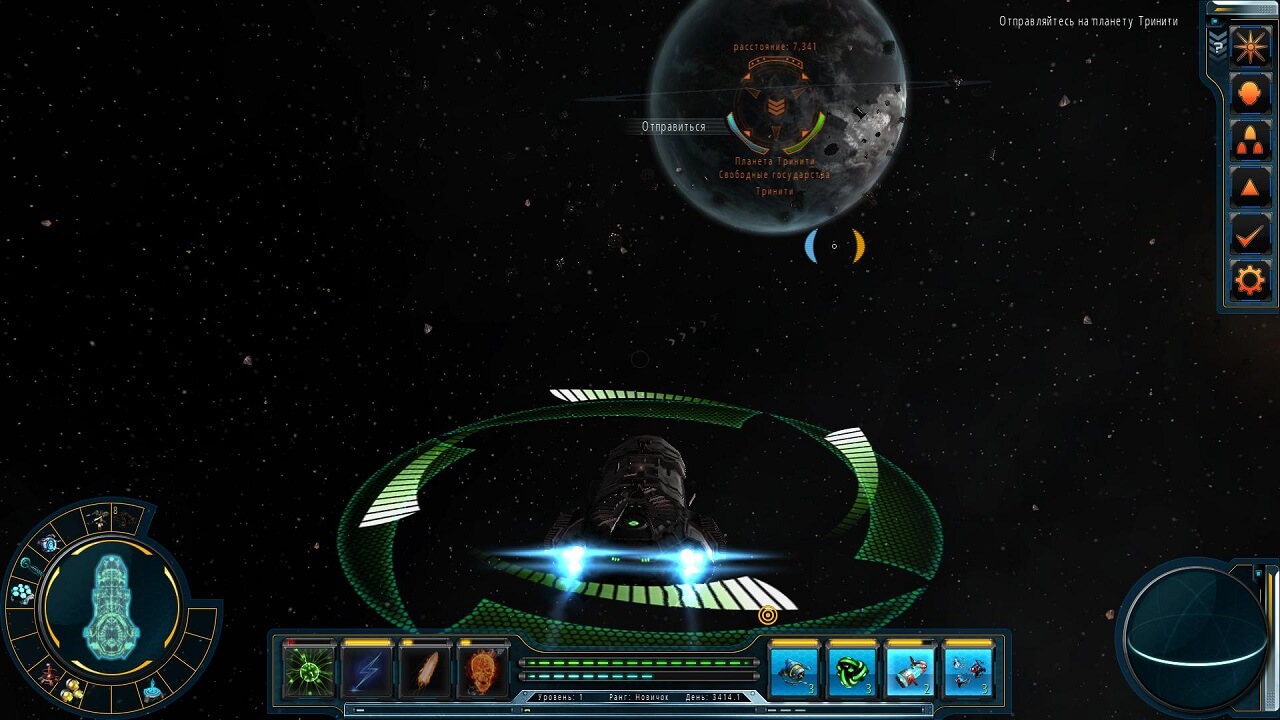
Task: Select the red-white rocket consumable slot
Action: (x=911, y=670)
